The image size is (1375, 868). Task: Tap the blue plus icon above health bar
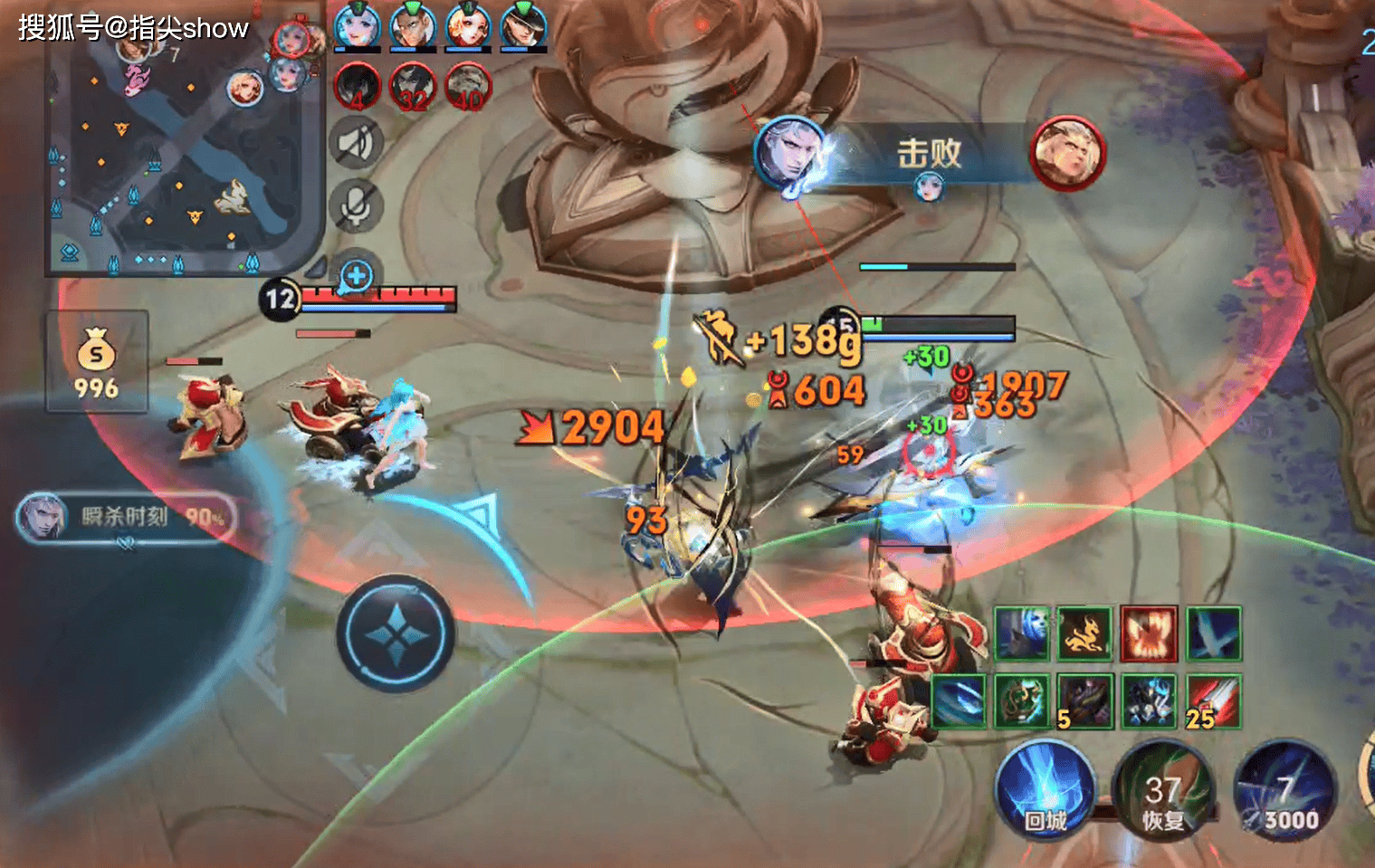pyautogui.click(x=357, y=276)
